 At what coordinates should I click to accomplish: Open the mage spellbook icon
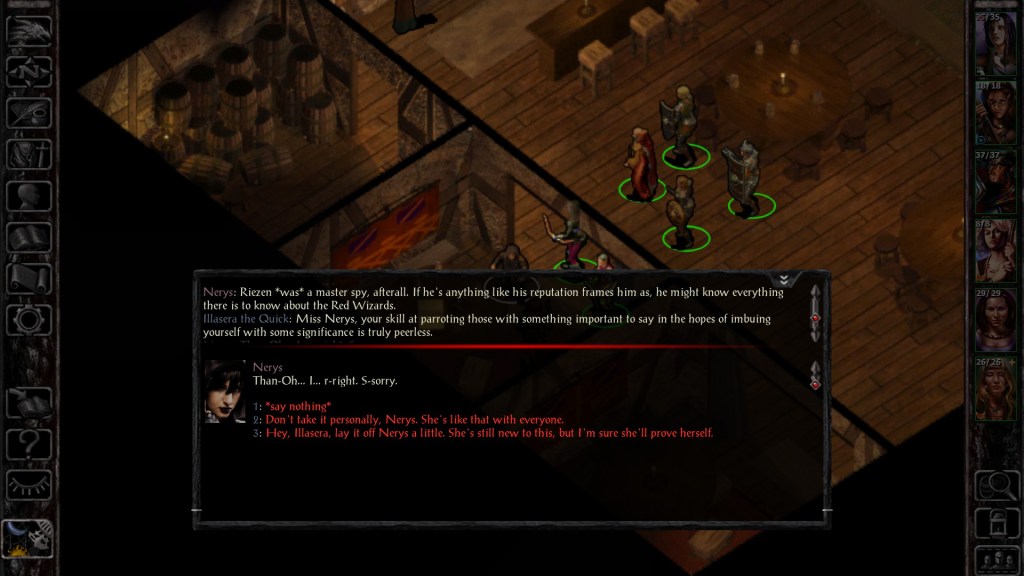[x=29, y=237]
